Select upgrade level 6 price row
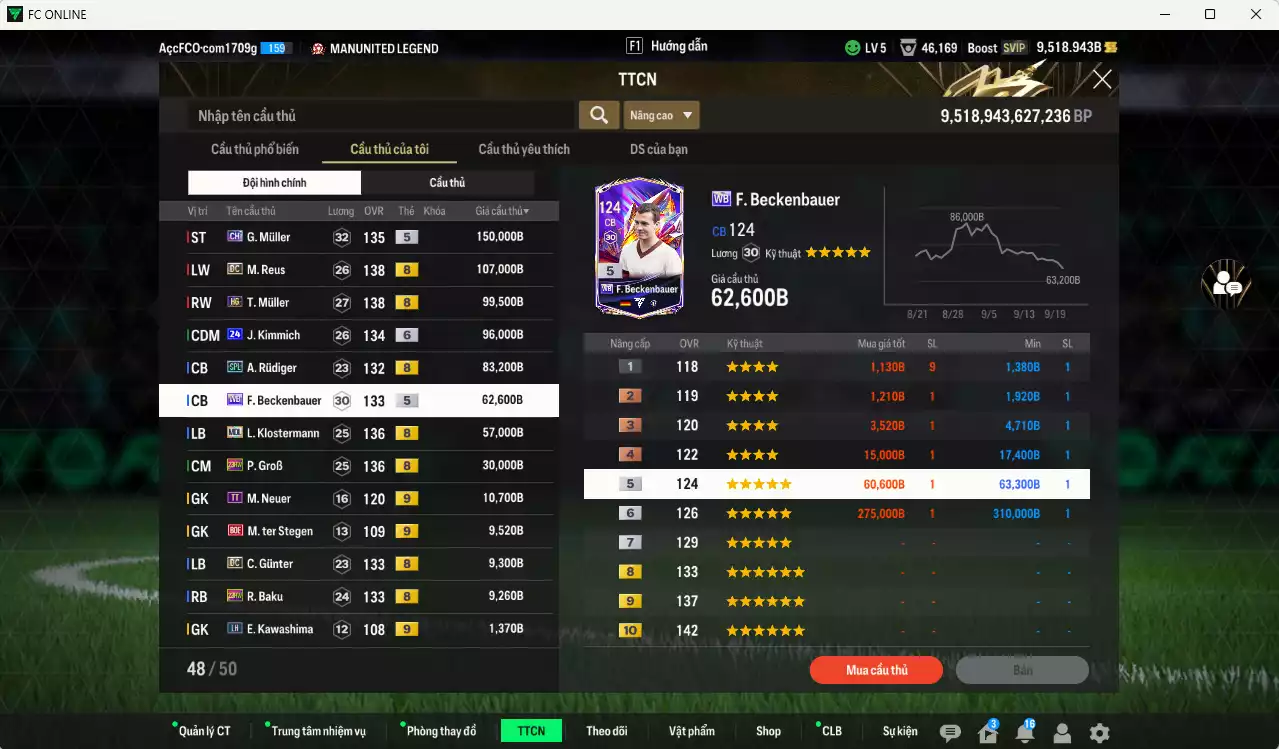The image size is (1279, 749). [x=836, y=514]
